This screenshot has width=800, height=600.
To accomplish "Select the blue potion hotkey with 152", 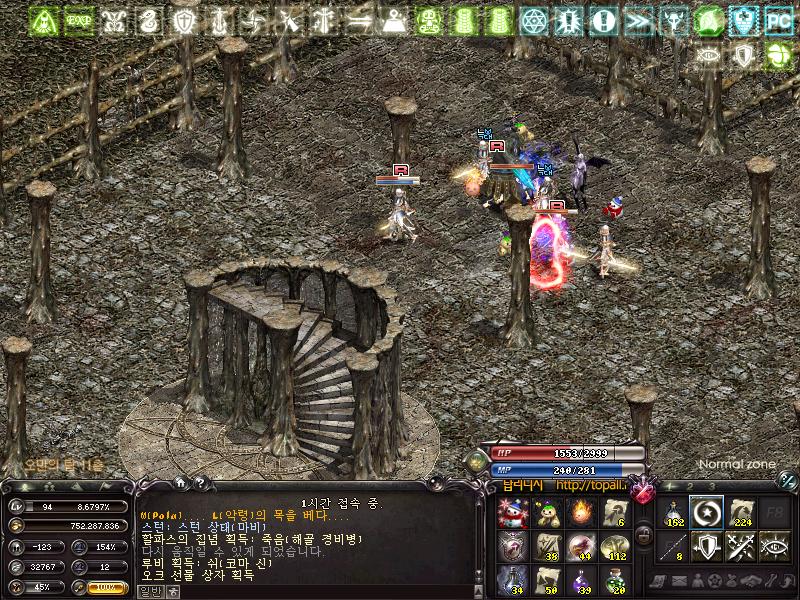I will [x=672, y=514].
